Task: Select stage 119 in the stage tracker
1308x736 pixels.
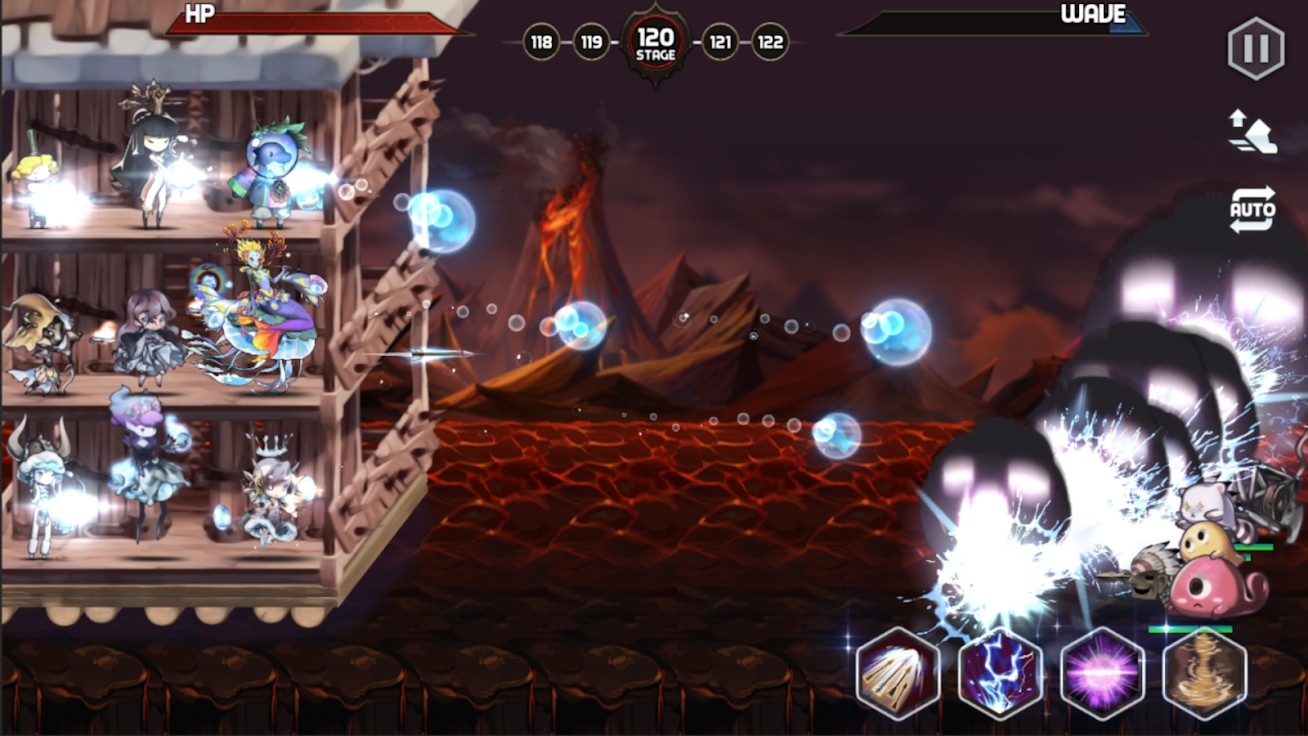Action: click(591, 42)
